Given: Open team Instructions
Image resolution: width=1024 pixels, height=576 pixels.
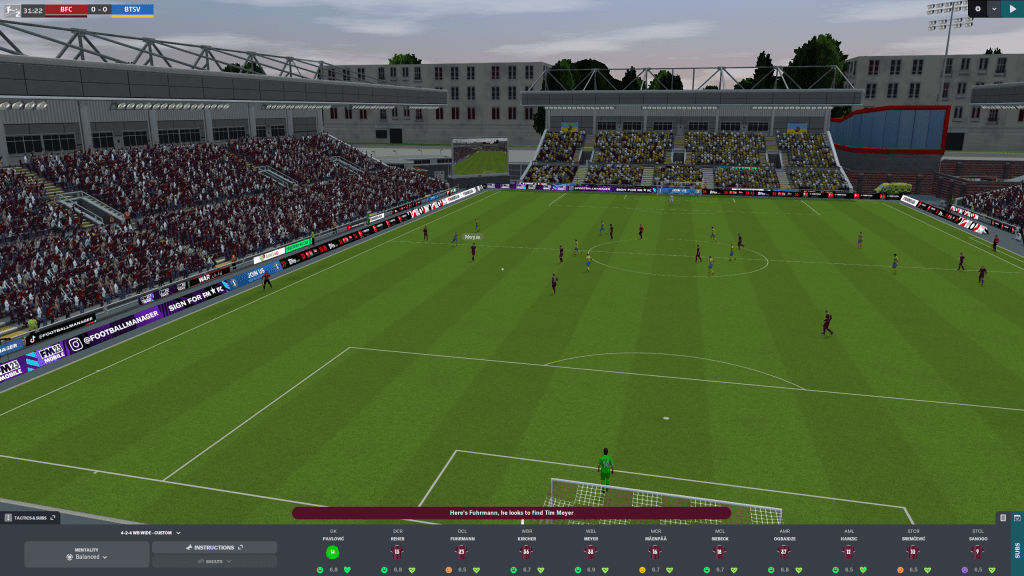Looking at the screenshot, I should click(214, 548).
